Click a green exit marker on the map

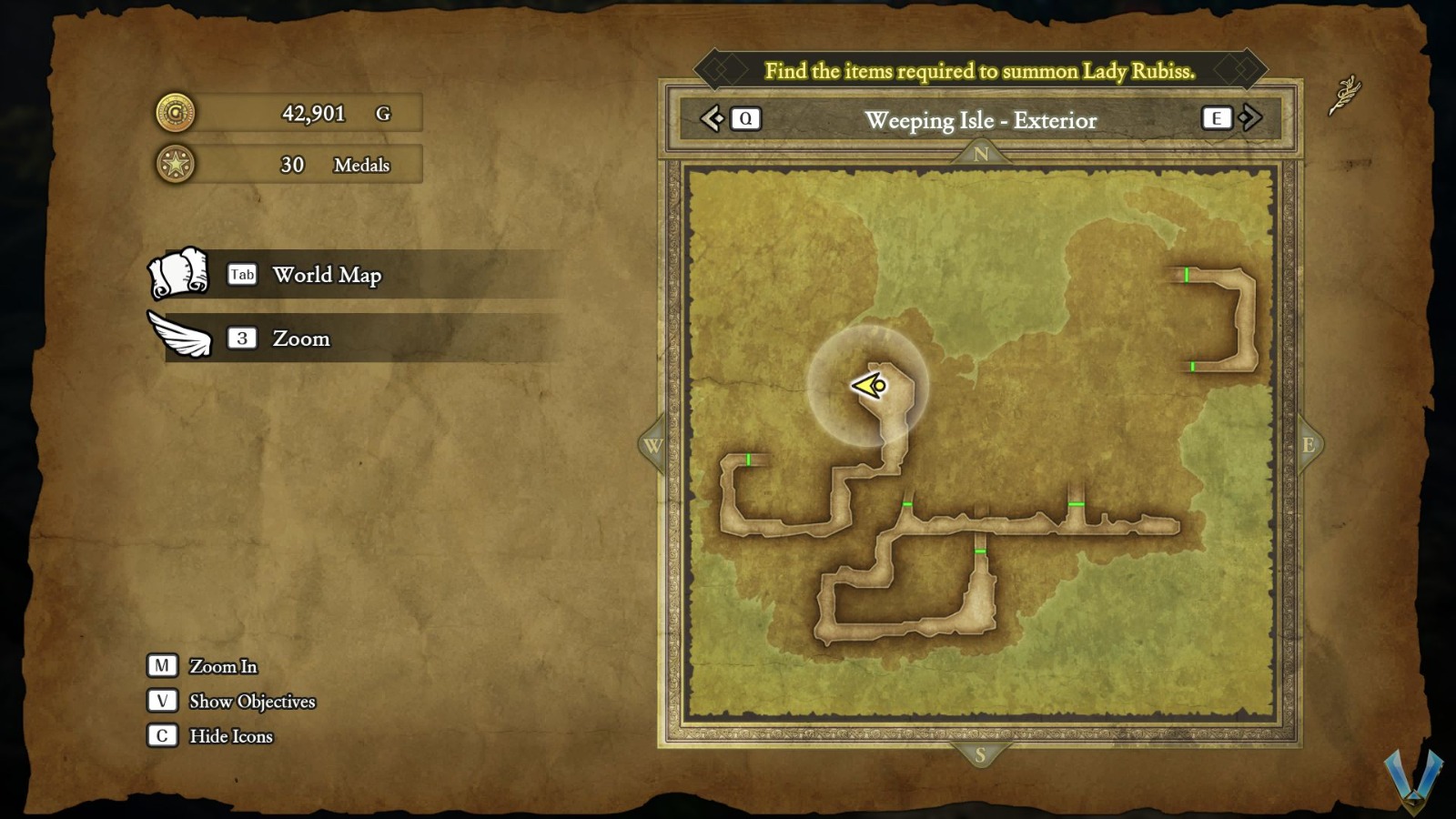coord(907,503)
